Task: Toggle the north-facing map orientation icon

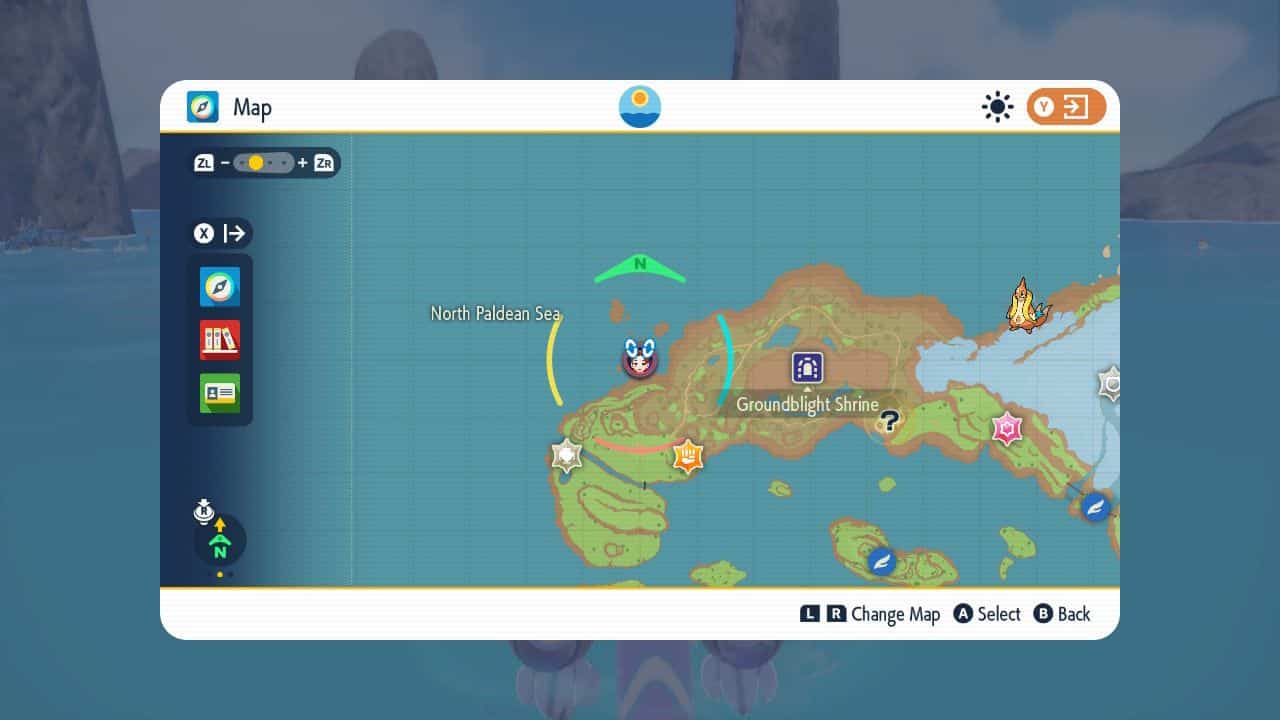Action: tap(219, 541)
